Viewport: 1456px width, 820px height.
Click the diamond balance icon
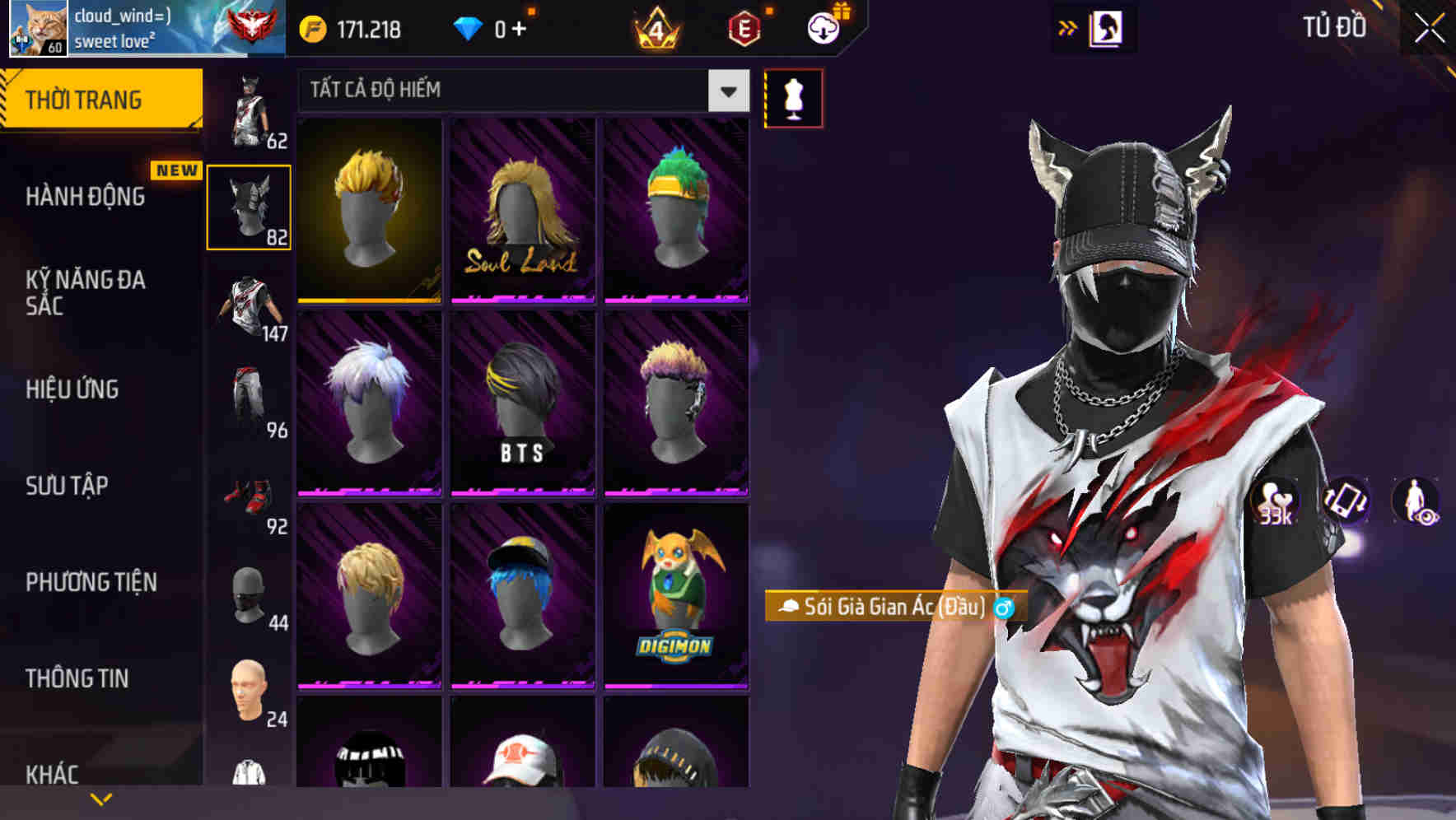pyautogui.click(x=469, y=29)
